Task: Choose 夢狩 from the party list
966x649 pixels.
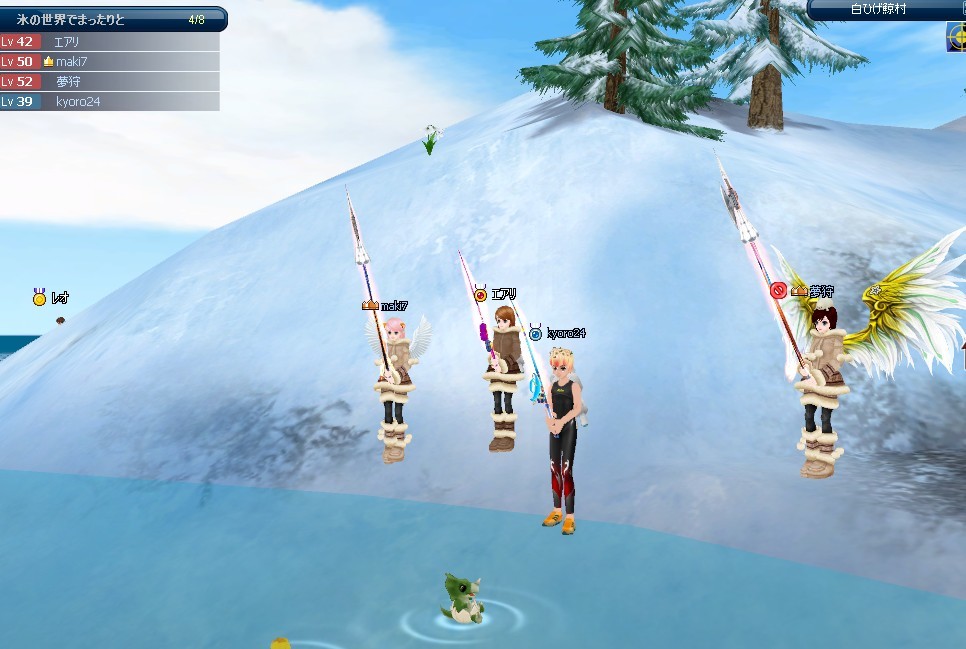Action: 110,82
